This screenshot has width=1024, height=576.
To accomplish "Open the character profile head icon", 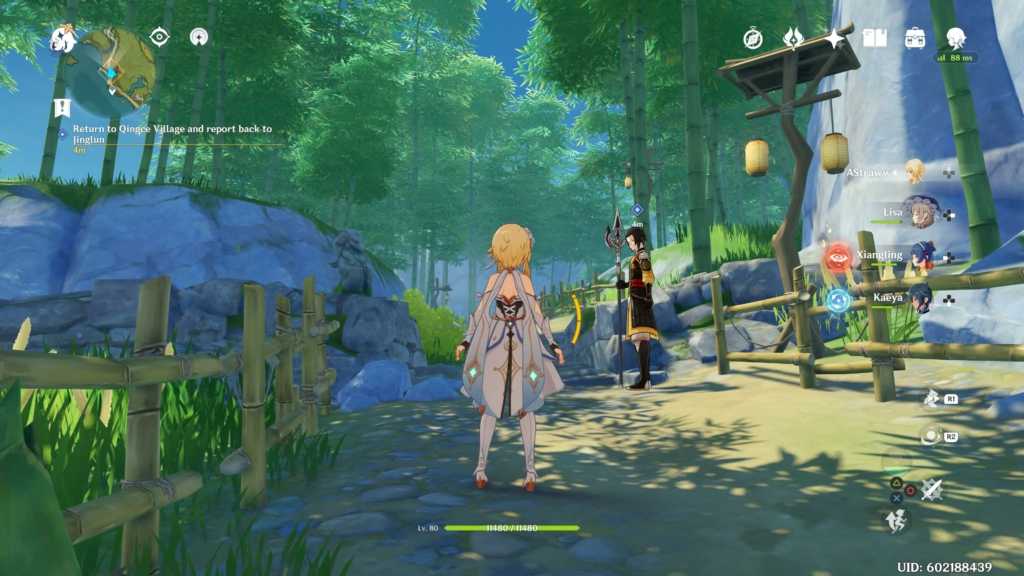I will point(955,38).
